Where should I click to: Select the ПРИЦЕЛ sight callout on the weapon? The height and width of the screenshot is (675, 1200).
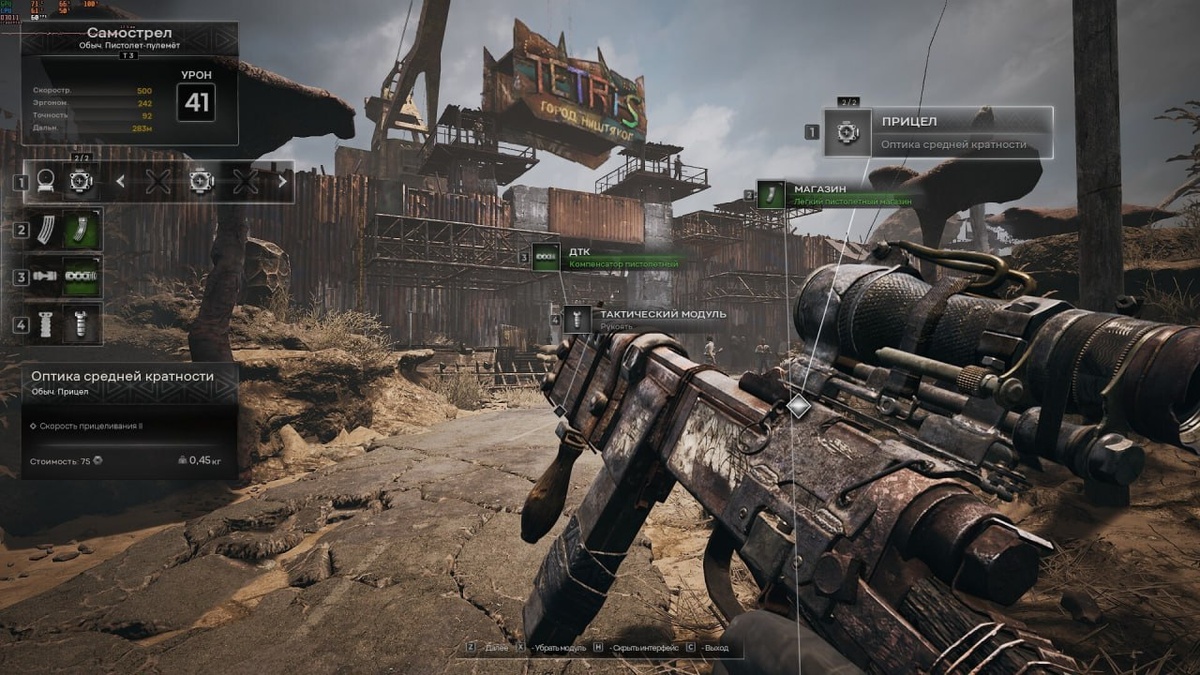coord(937,132)
